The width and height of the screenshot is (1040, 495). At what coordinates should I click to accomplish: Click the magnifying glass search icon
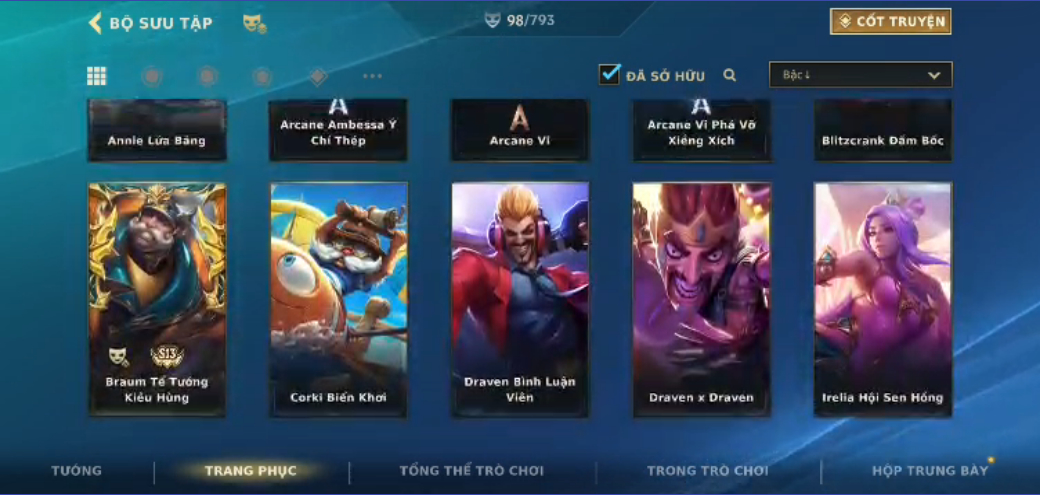coord(730,75)
